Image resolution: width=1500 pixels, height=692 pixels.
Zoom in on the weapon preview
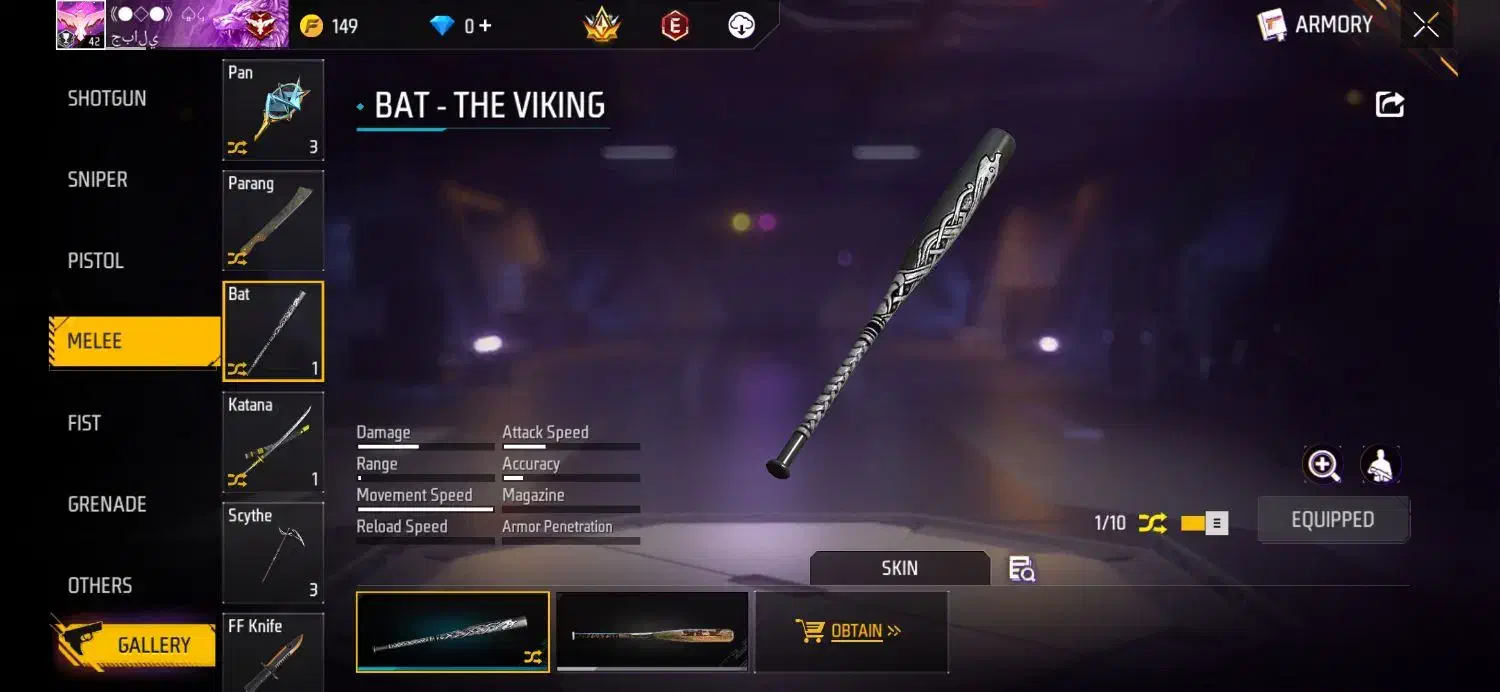click(1323, 465)
